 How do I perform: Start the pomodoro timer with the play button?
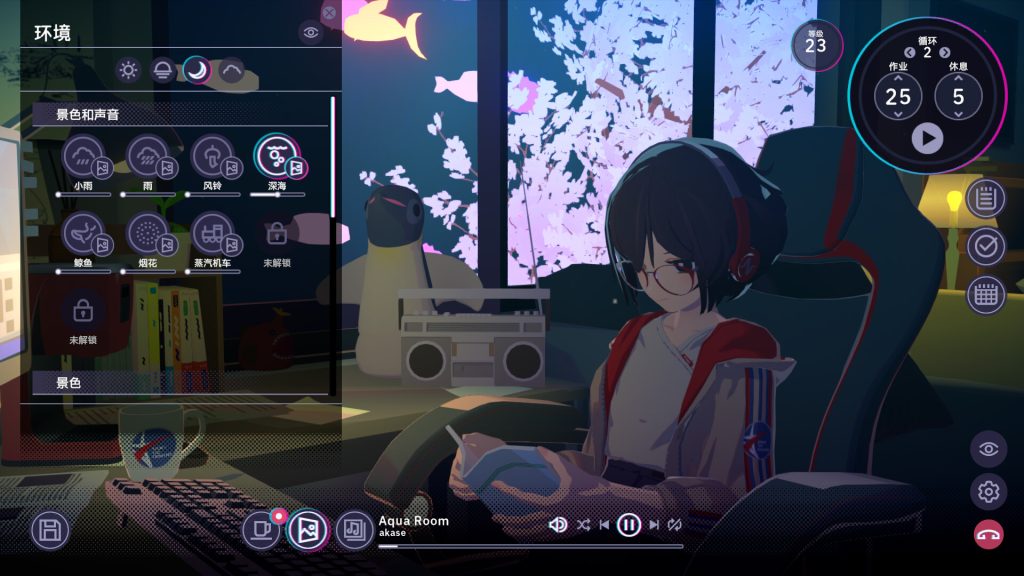[927, 138]
